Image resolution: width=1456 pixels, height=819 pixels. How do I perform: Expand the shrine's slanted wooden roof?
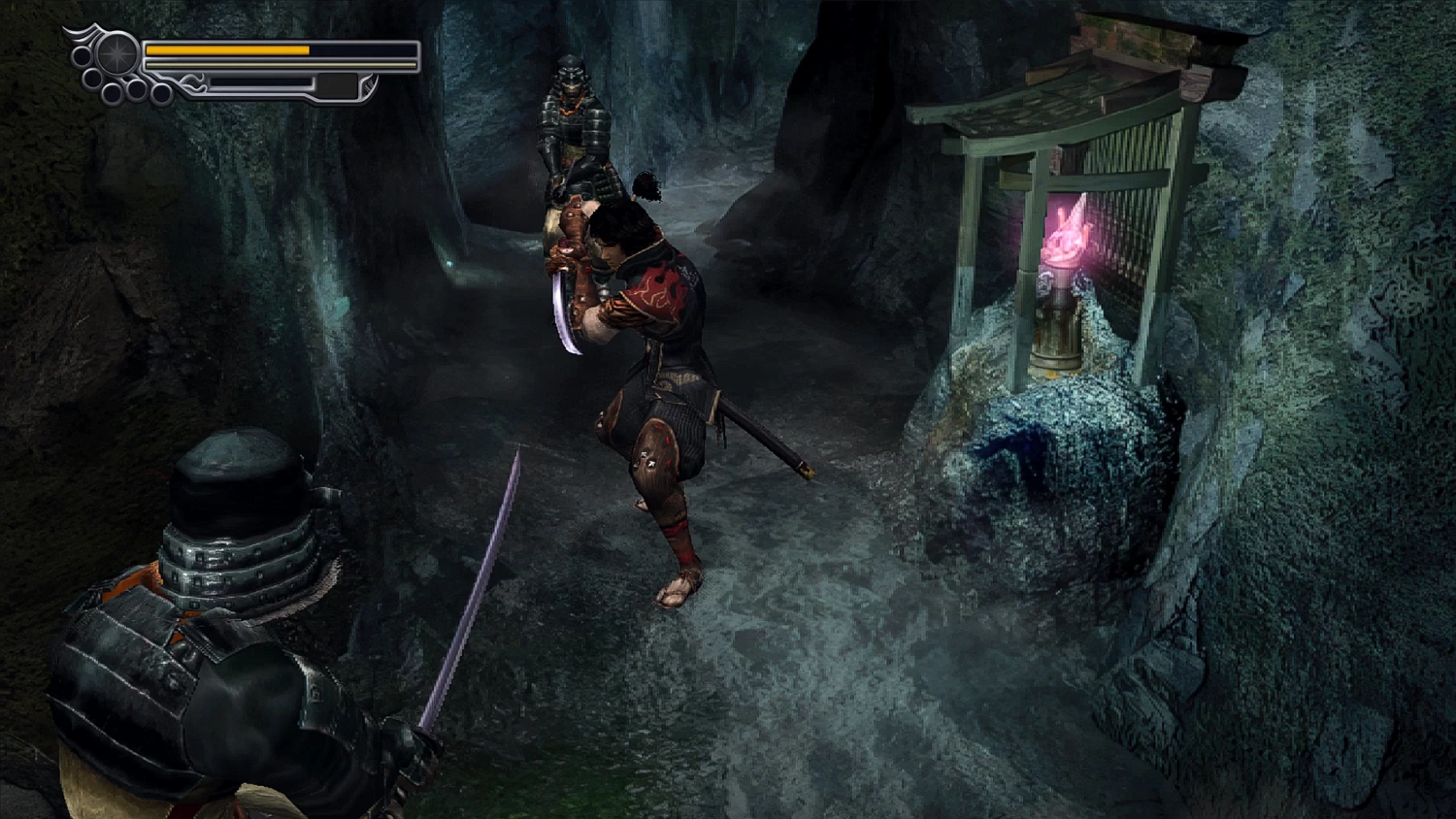[x=1048, y=102]
